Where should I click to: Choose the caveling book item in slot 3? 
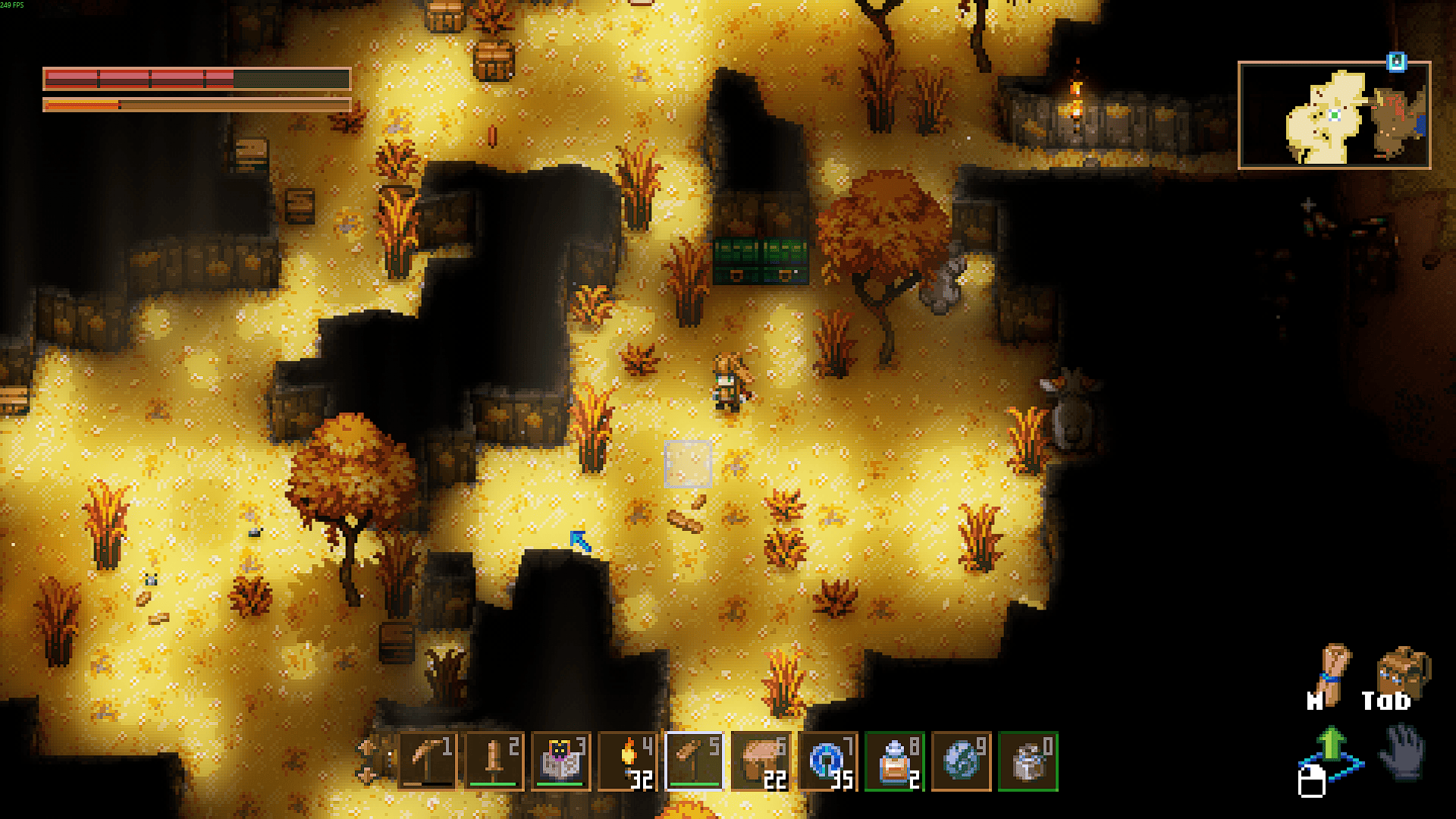(560, 761)
